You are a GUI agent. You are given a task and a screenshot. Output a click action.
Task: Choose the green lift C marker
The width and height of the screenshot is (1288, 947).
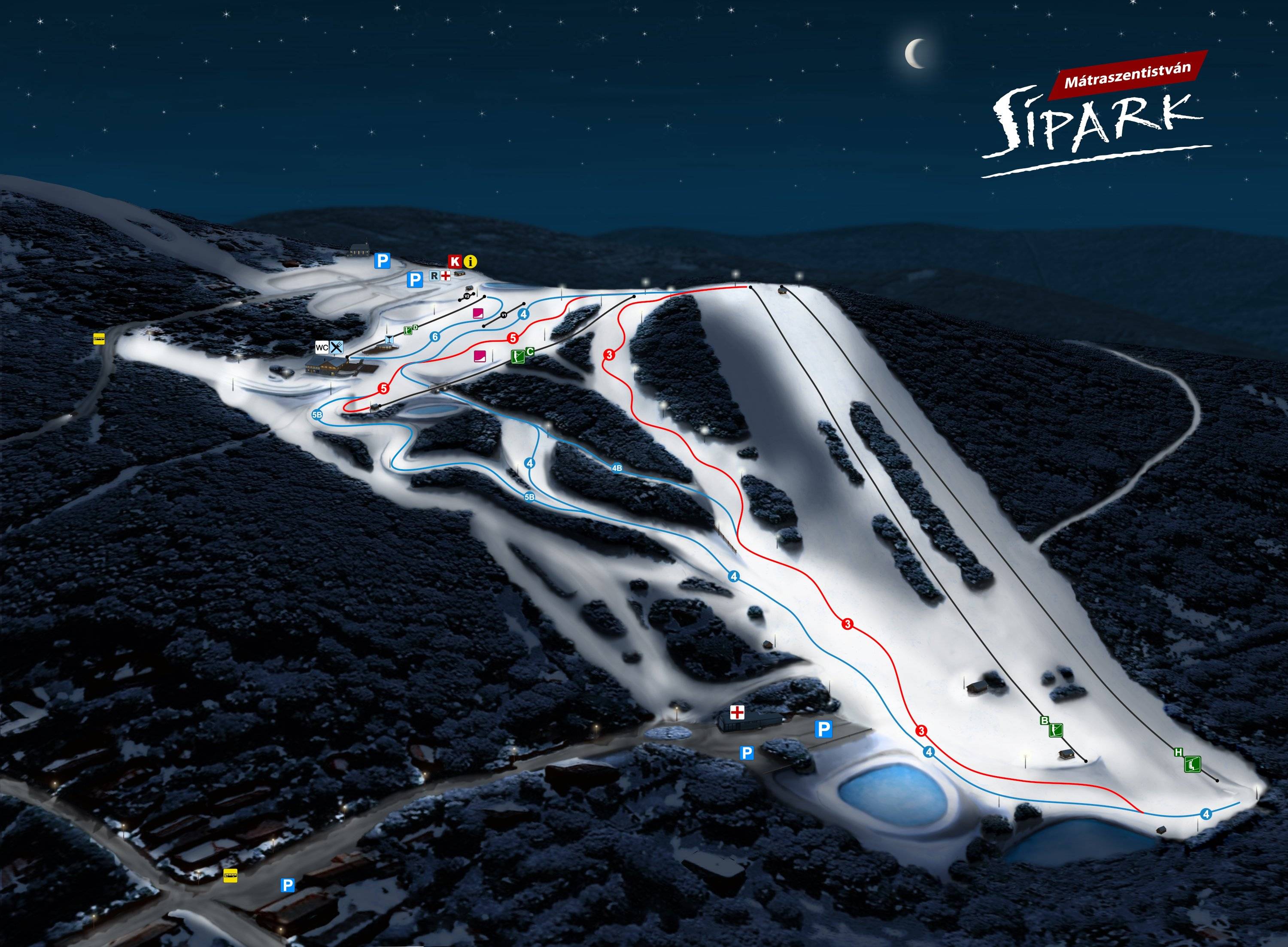pyautogui.click(x=518, y=357)
